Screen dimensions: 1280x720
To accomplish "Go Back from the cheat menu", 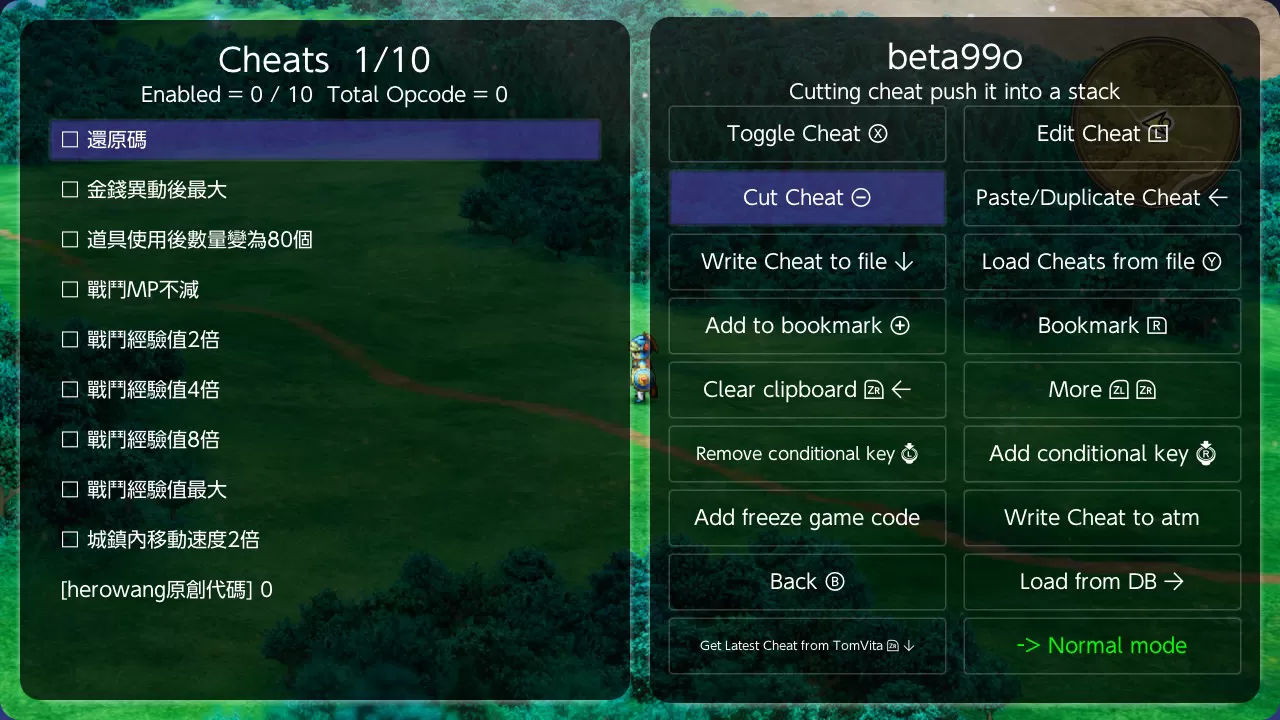I will click(807, 582).
